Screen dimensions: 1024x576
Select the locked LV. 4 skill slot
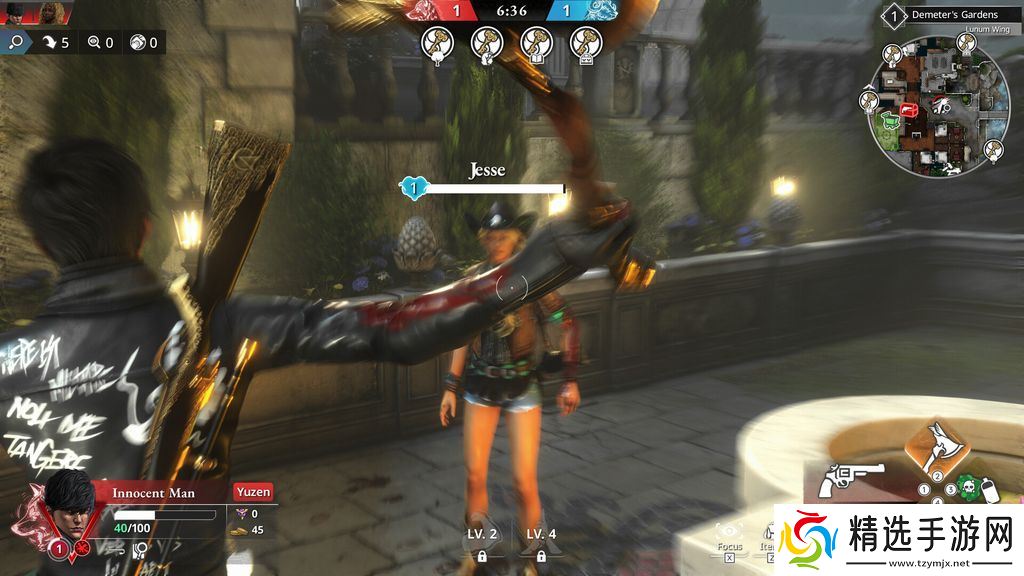tap(541, 543)
